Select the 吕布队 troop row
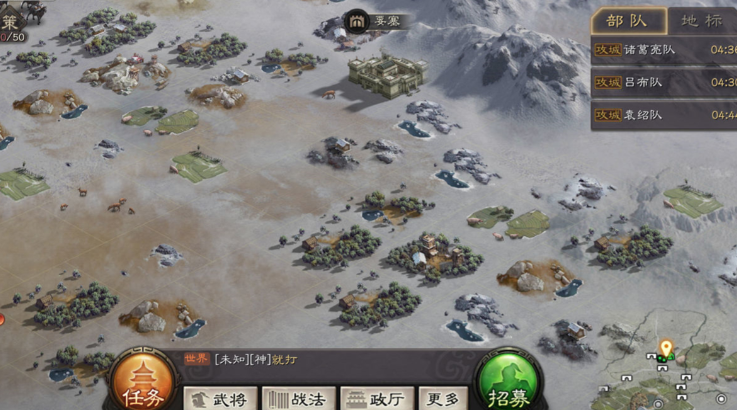737x410 pixels. click(664, 82)
